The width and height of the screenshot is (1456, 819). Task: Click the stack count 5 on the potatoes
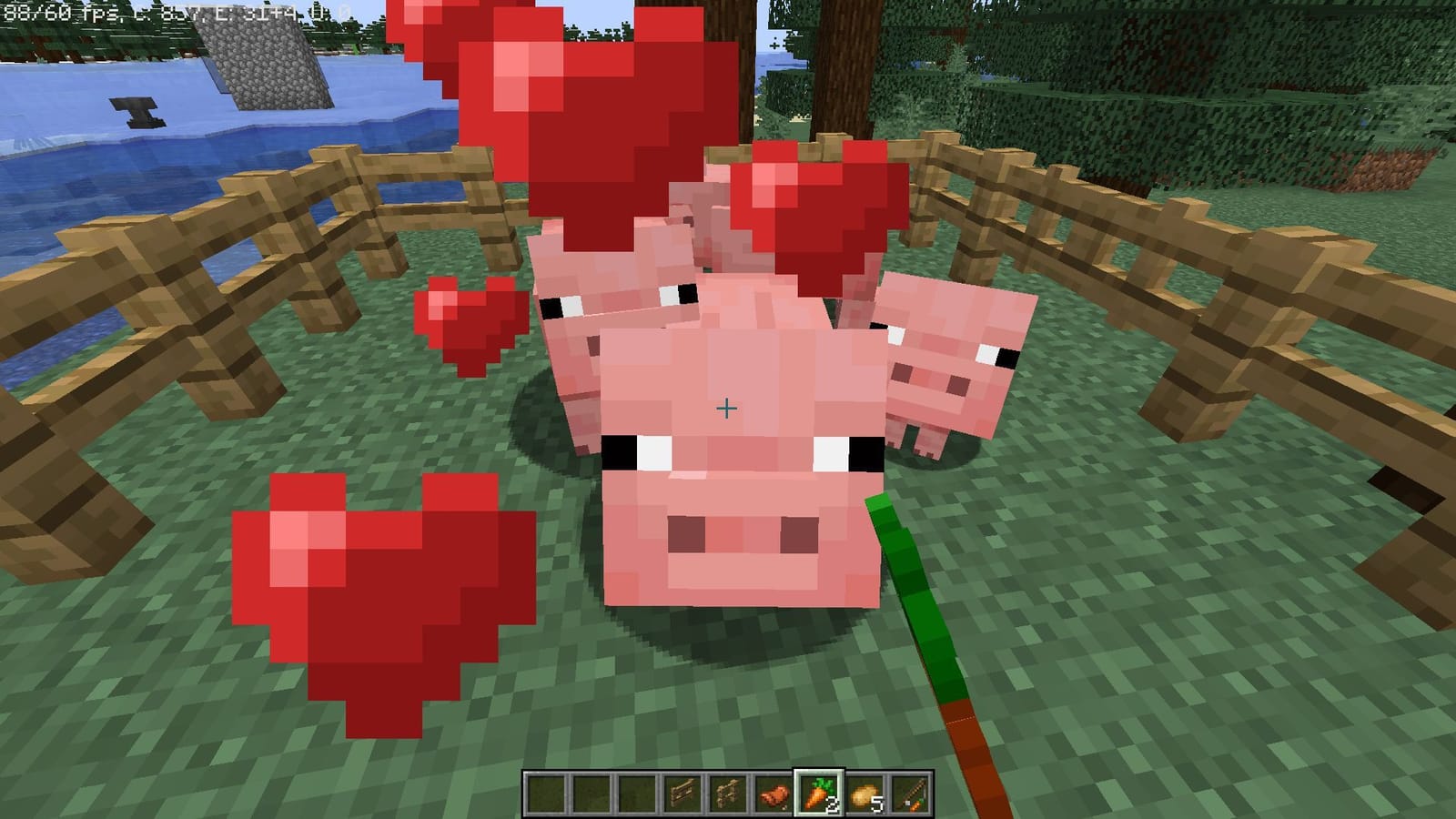click(876, 803)
